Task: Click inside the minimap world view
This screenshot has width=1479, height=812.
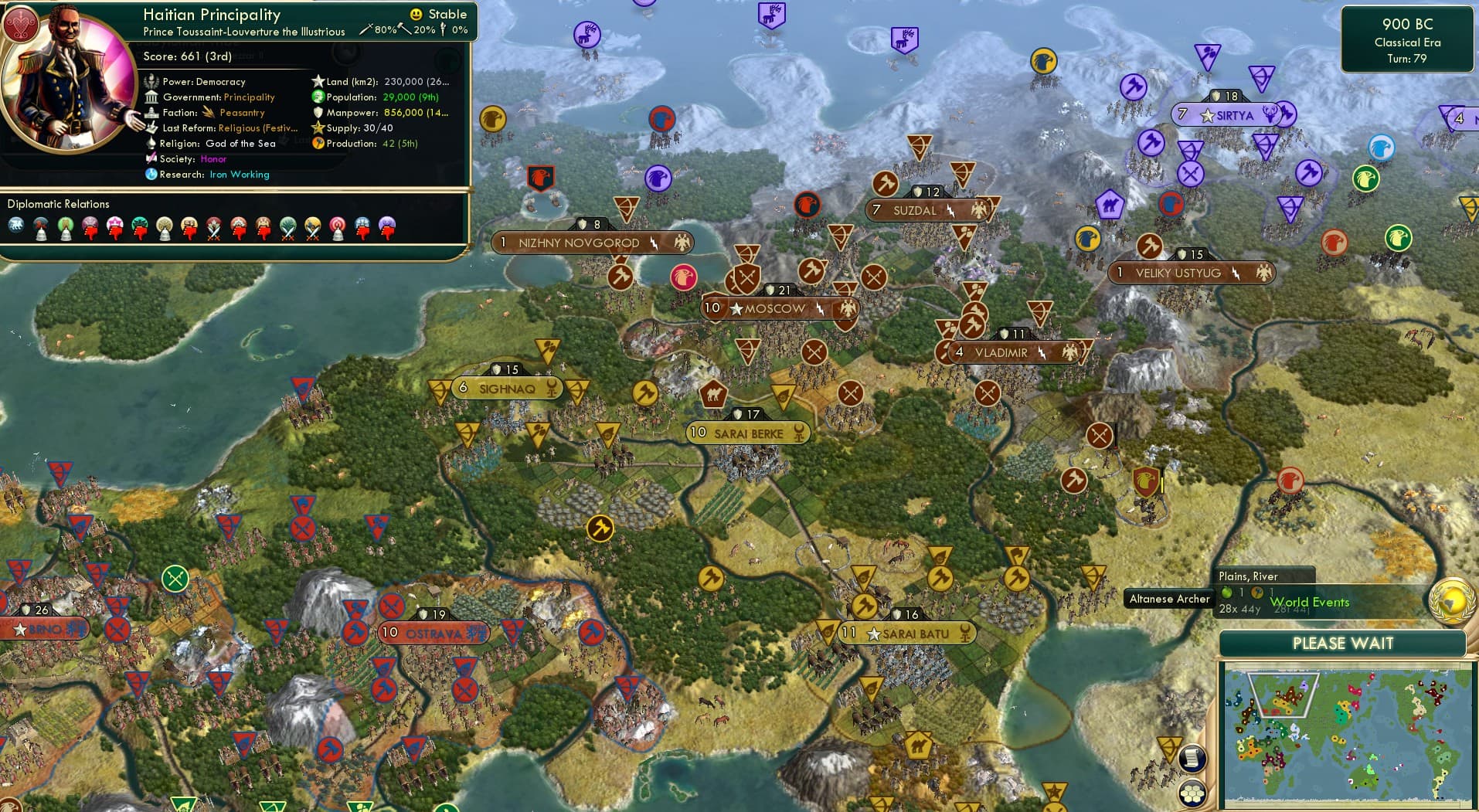Action: [x=1348, y=734]
